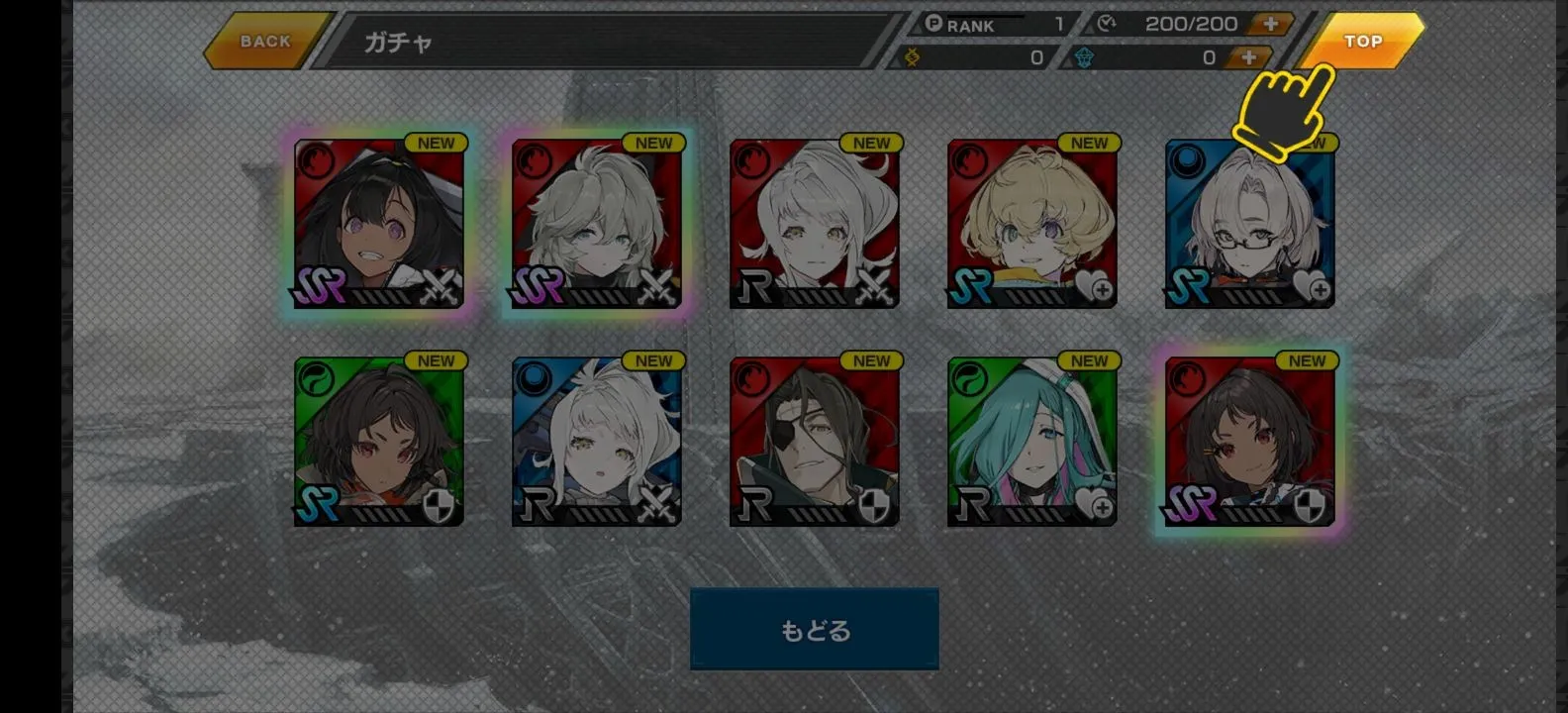Image resolution: width=1568 pixels, height=713 pixels.
Task: Go back with the BACK button
Action: [x=264, y=42]
